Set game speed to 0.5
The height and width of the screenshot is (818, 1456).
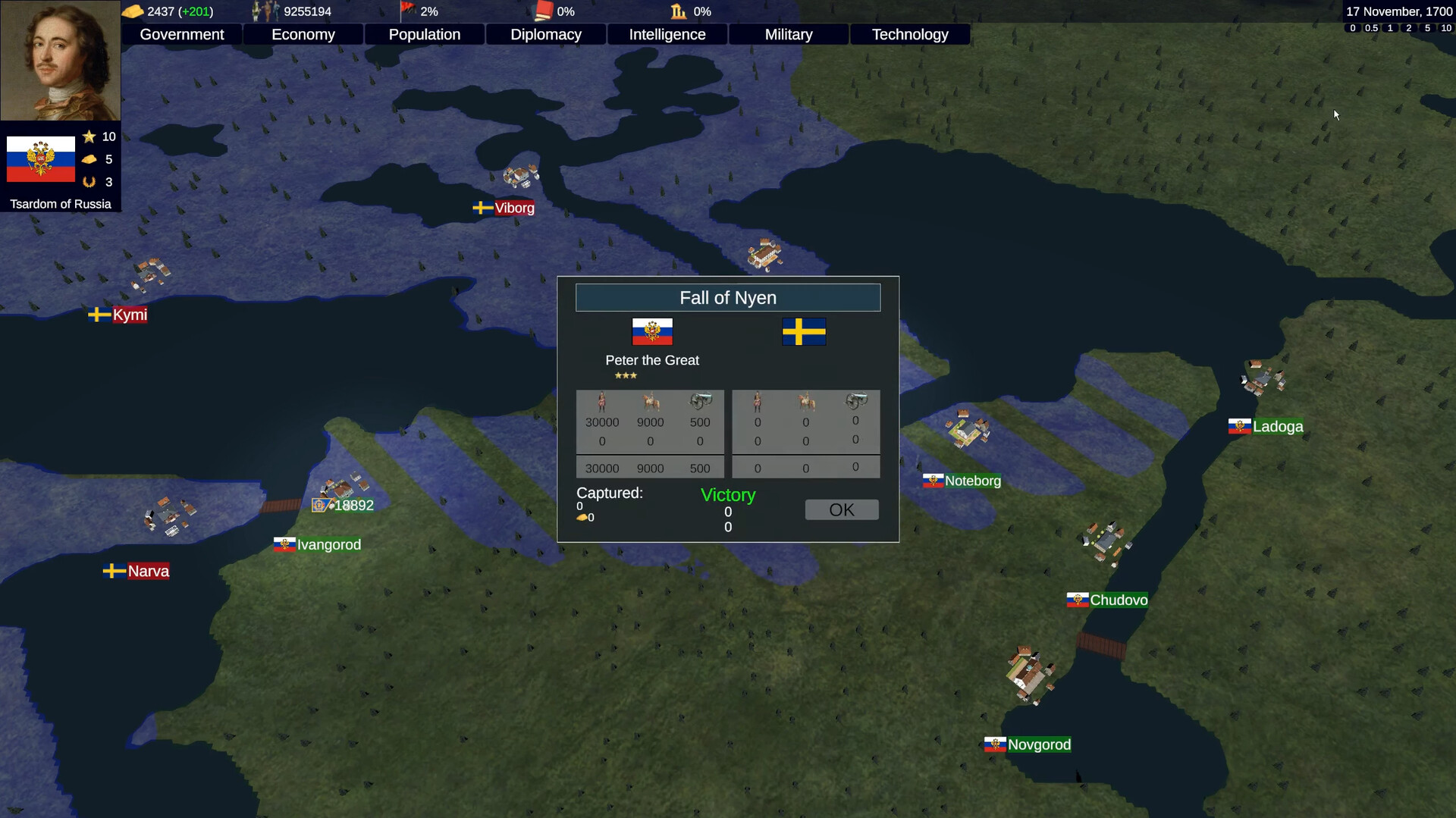tap(1371, 27)
